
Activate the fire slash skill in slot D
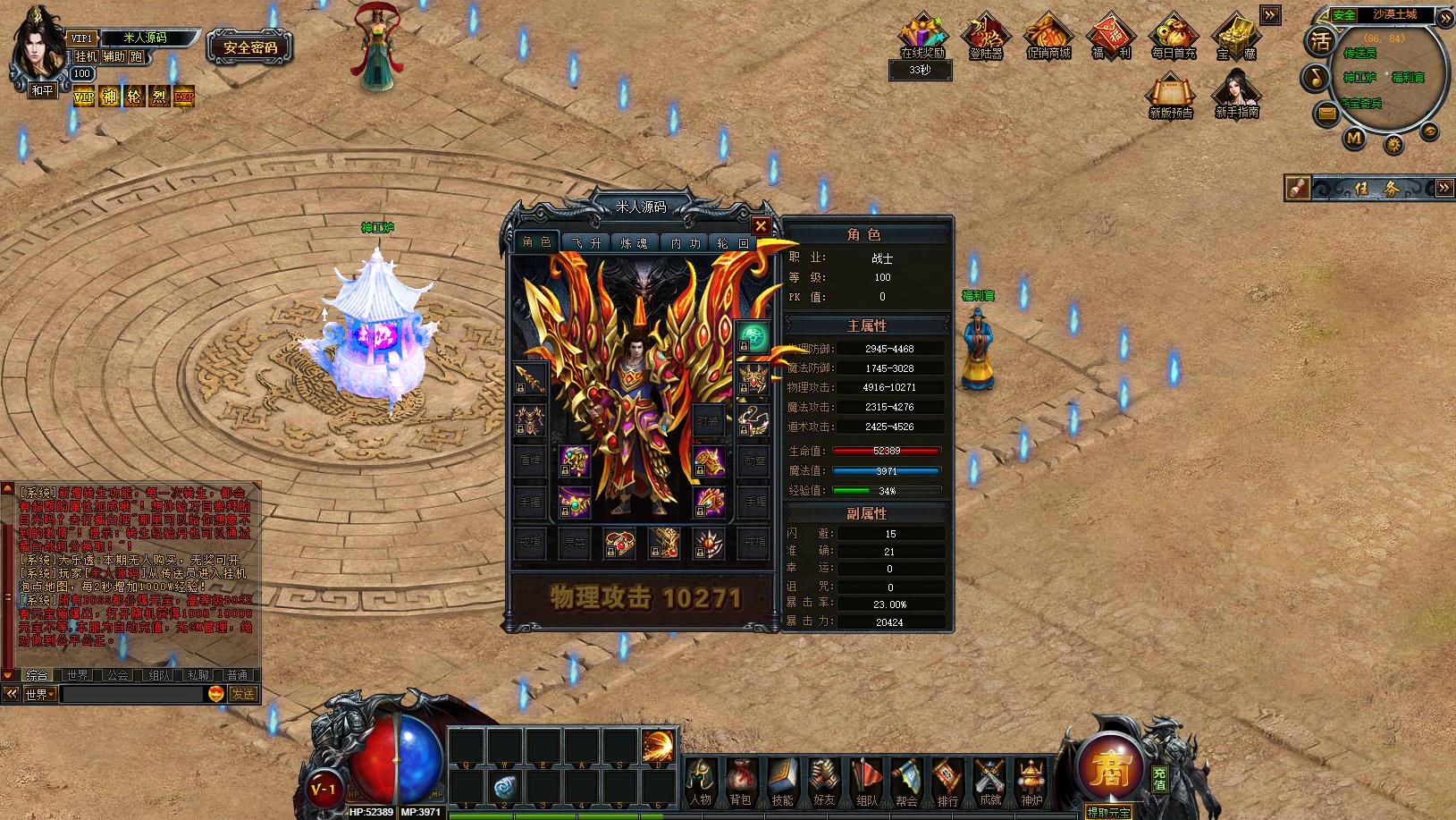tap(659, 746)
